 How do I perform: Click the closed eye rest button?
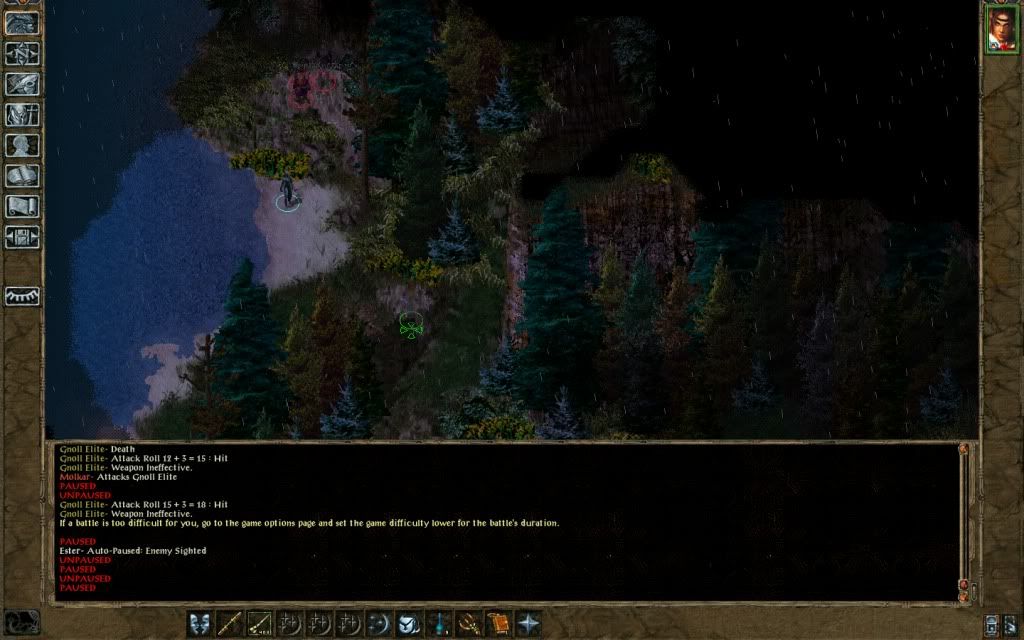point(22,296)
